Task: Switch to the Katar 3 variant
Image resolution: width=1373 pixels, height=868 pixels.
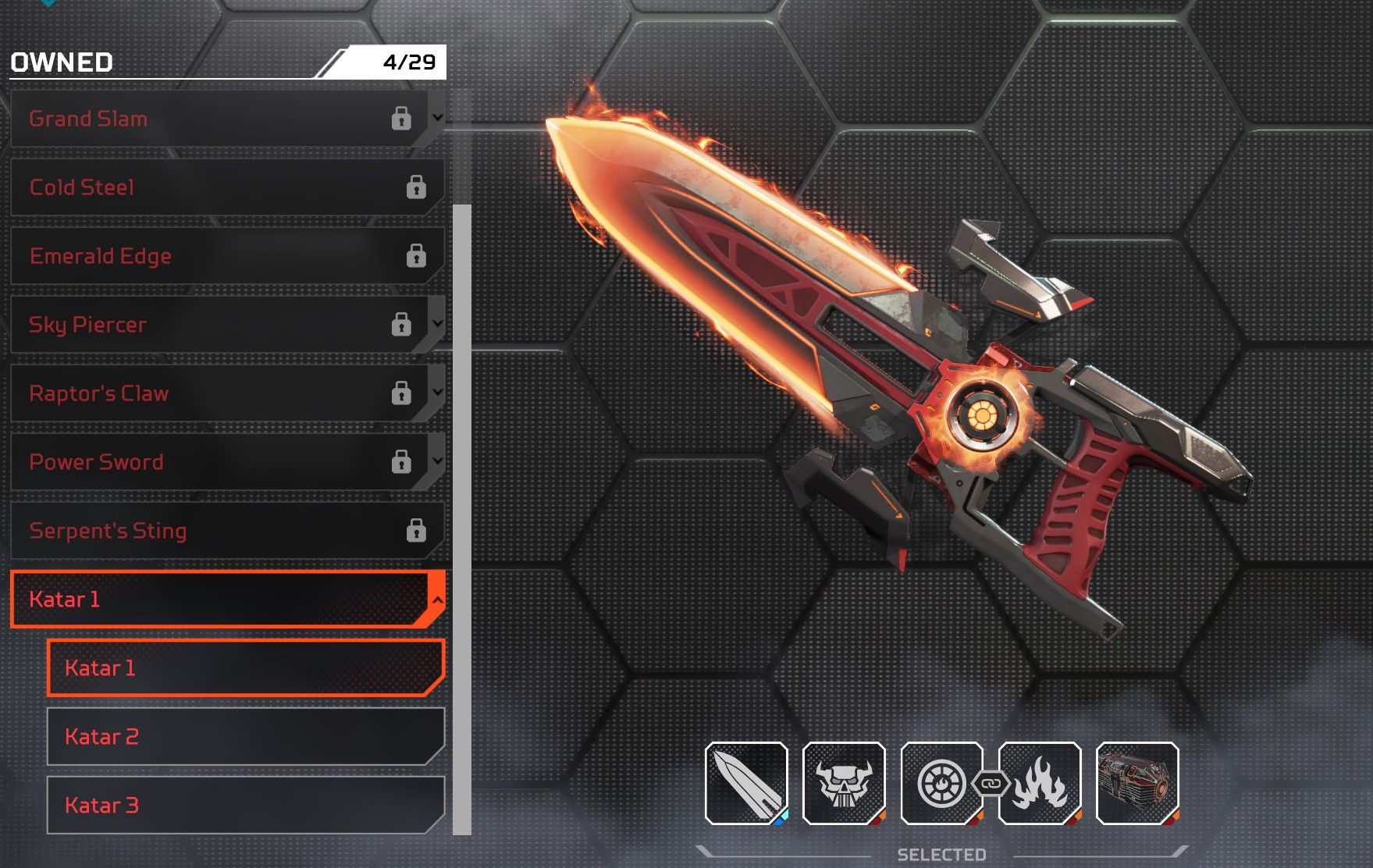Action: coord(245,805)
